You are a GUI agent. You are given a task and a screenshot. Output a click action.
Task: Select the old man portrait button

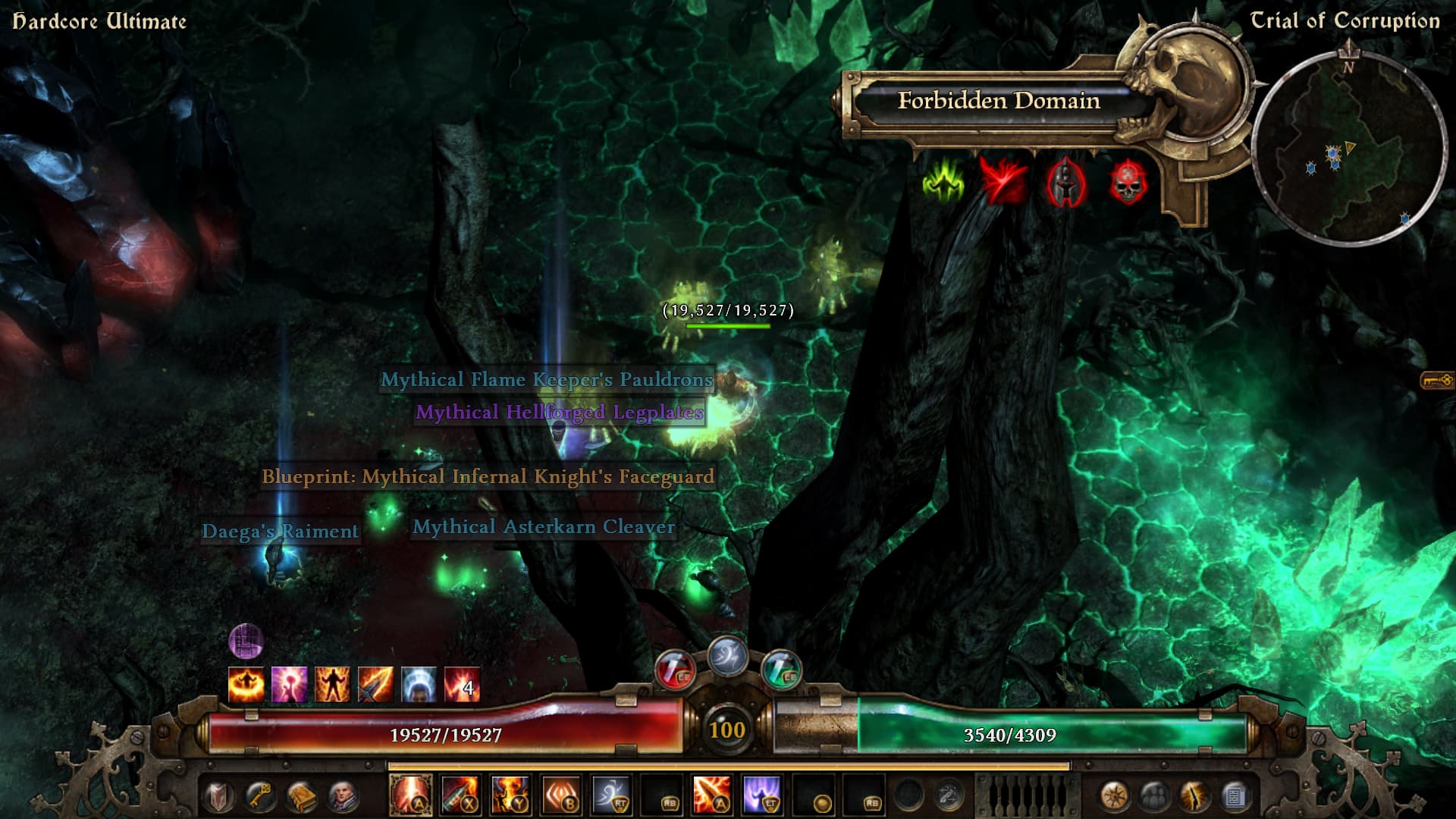tap(343, 797)
